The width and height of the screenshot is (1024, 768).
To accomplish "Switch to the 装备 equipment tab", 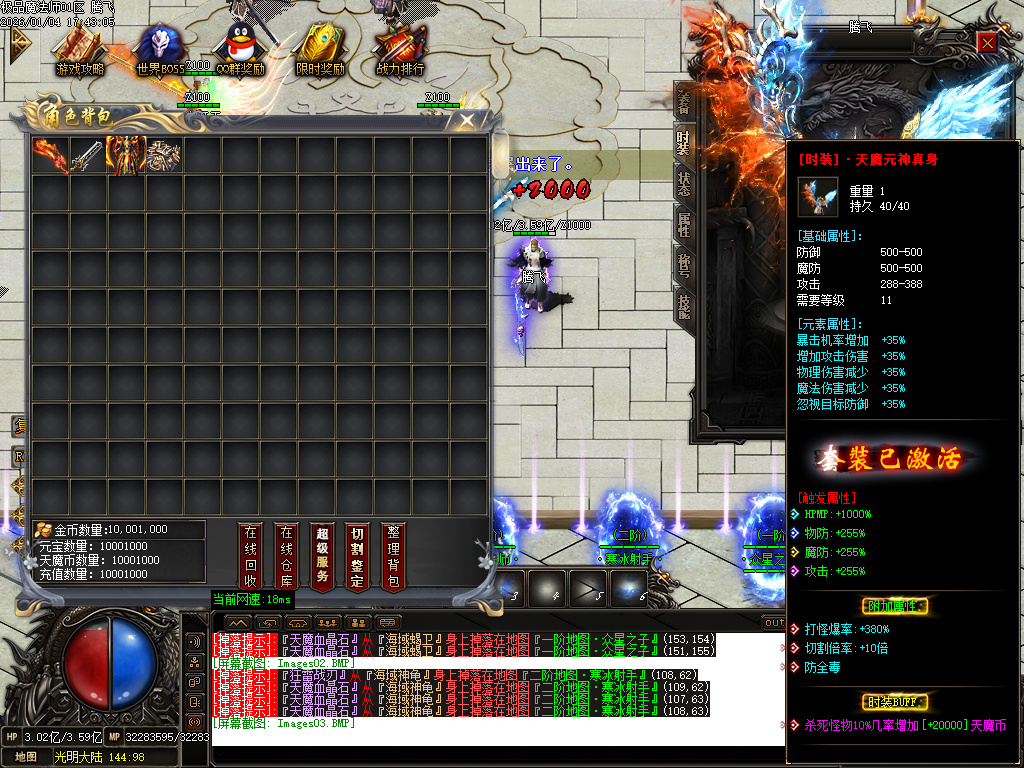I will click(684, 102).
